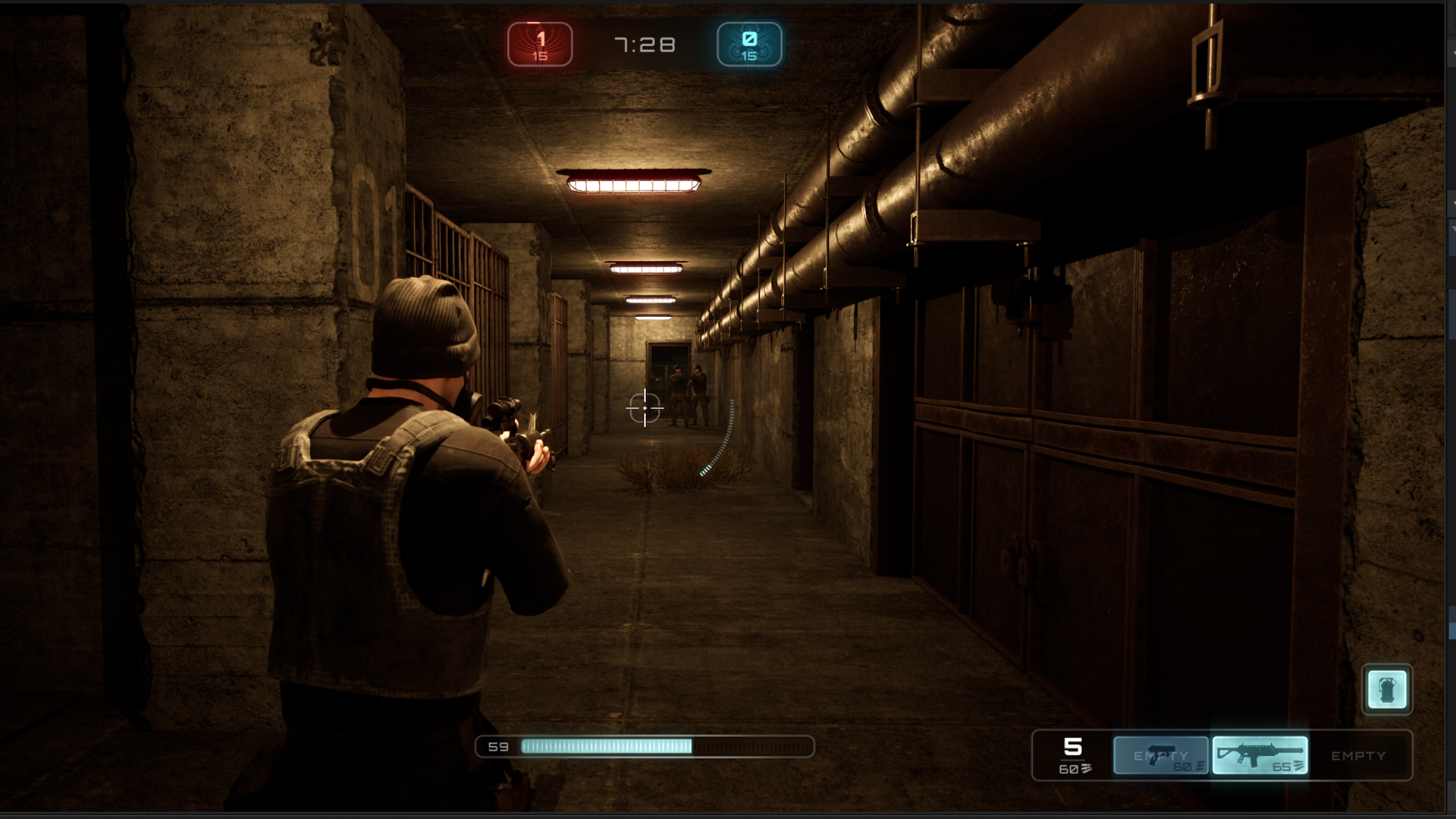Click the aiming crosshair at screen center

click(645, 409)
